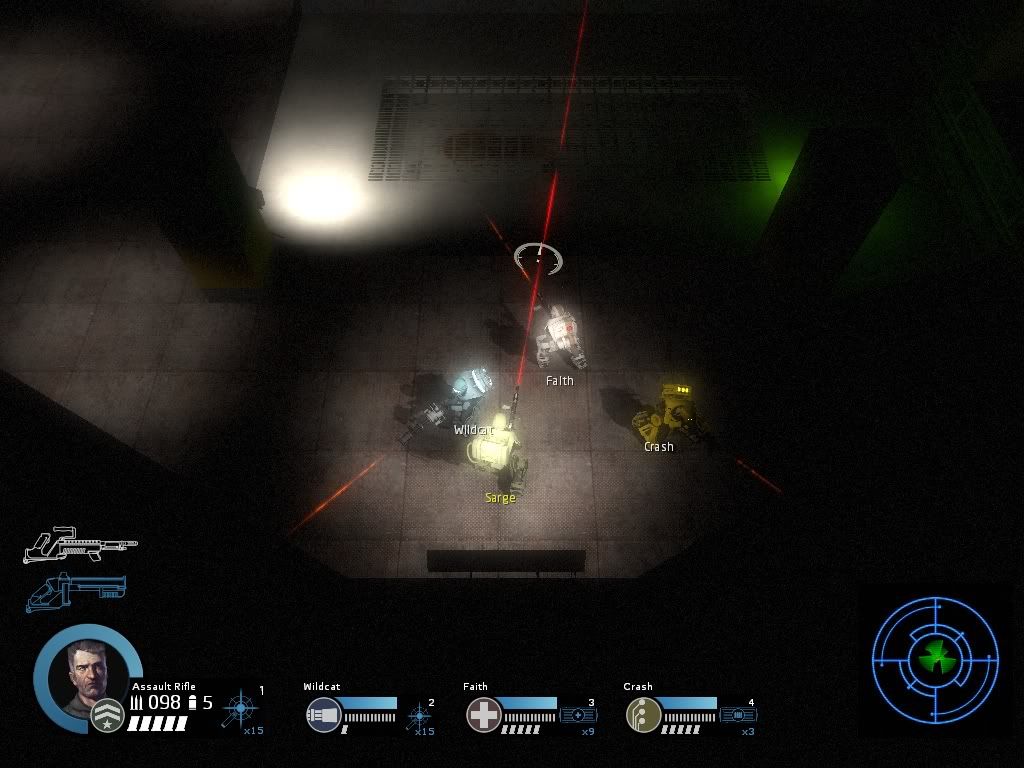Select Wildcat's class icon
Viewport: 1024px width, 768px height.
(x=324, y=715)
